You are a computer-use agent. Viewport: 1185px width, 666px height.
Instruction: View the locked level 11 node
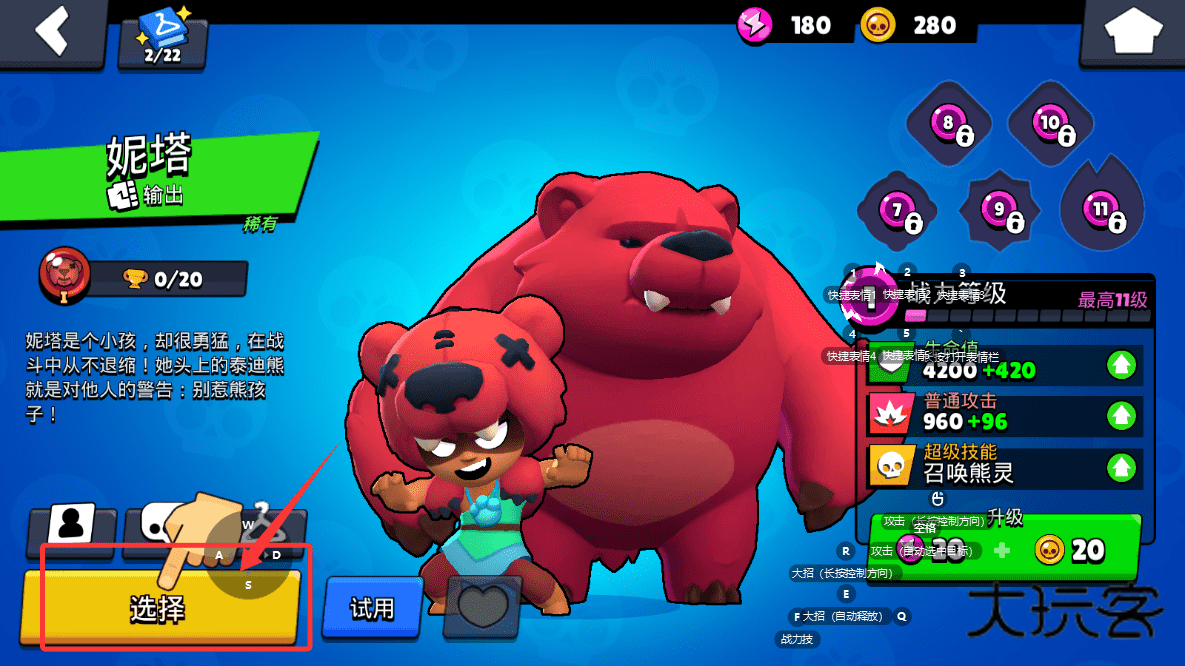pos(1100,211)
